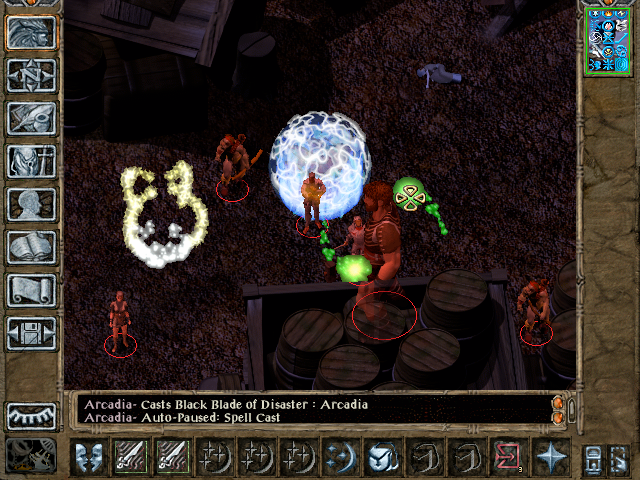The height and width of the screenshot is (480, 640).
Task: Open the mage spellbook
Action: tap(32, 247)
